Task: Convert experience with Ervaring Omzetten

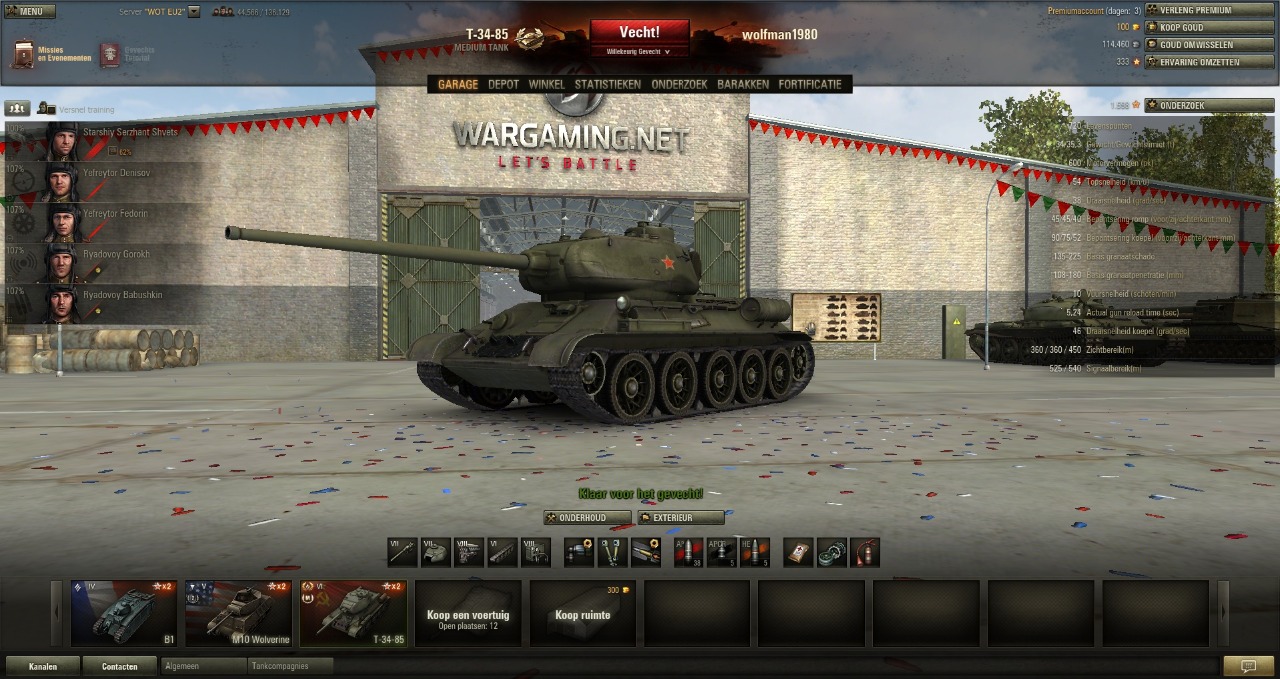Action: coord(1209,62)
